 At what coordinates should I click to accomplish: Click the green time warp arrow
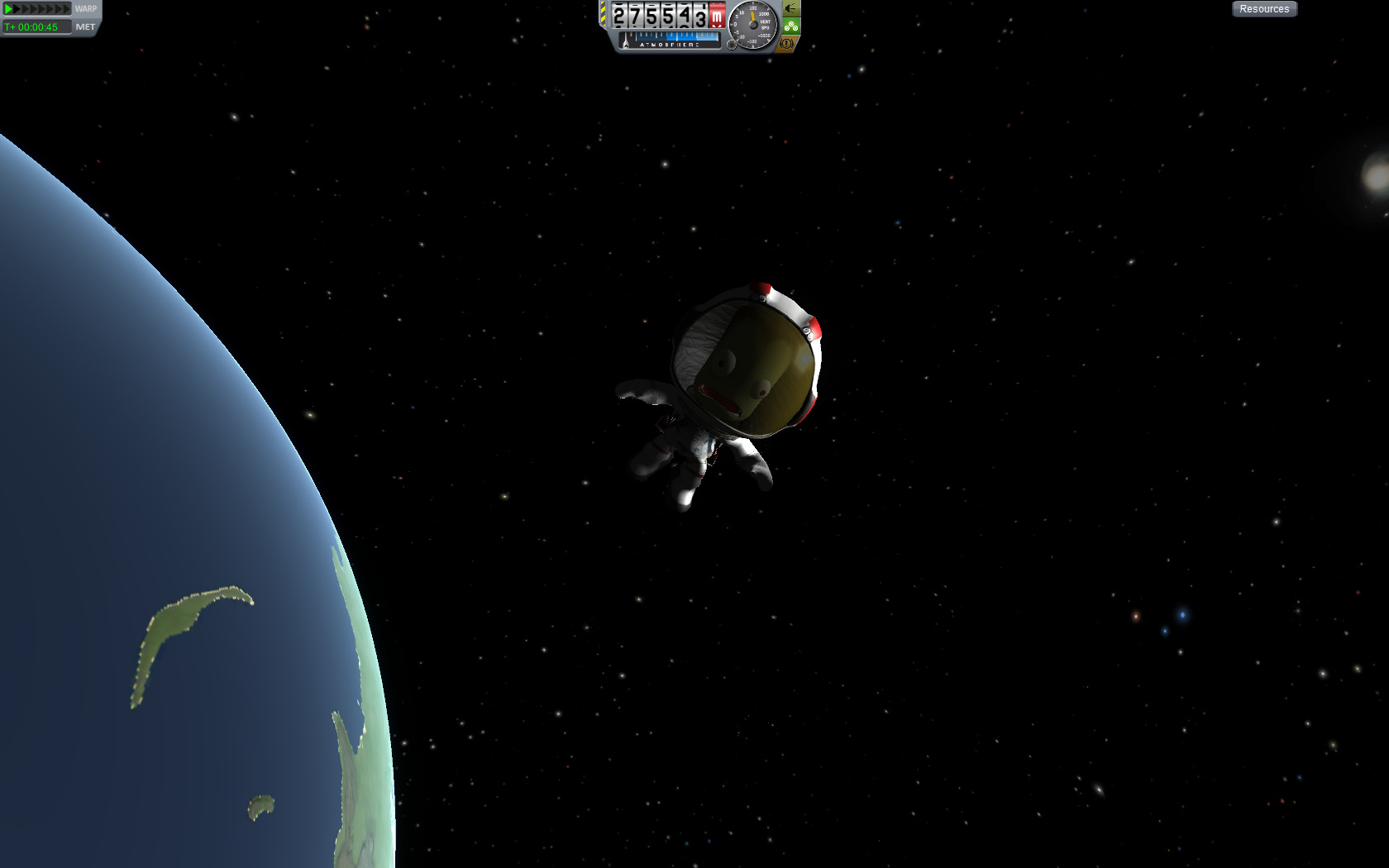[x=8, y=9]
